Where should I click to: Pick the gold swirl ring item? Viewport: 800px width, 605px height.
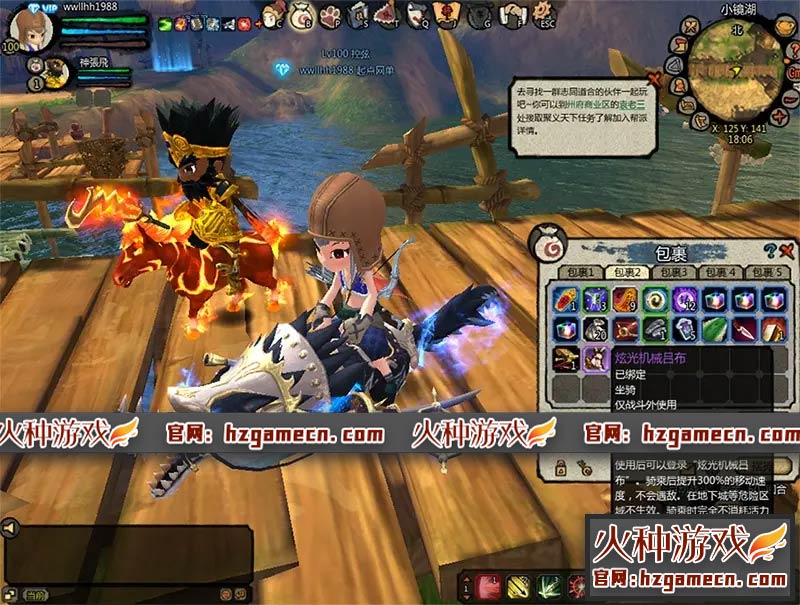pyautogui.click(x=654, y=298)
